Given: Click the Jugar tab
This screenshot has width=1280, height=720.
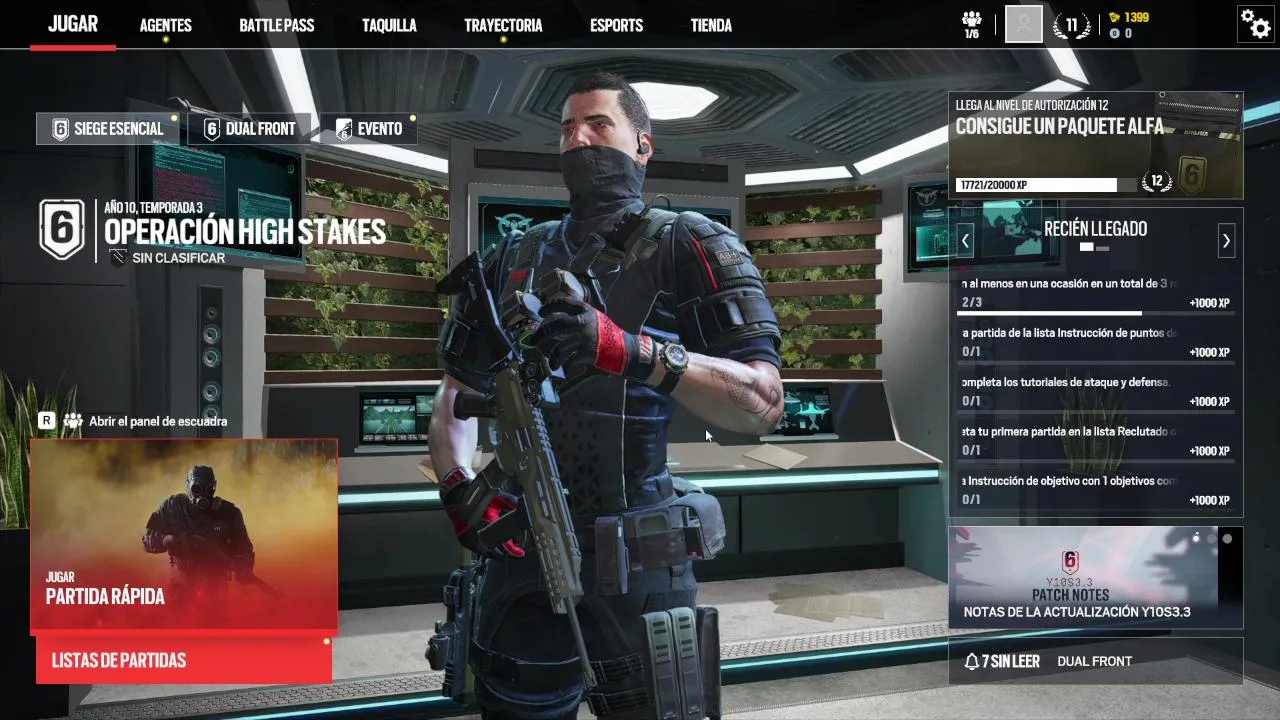Looking at the screenshot, I should tap(73, 24).
